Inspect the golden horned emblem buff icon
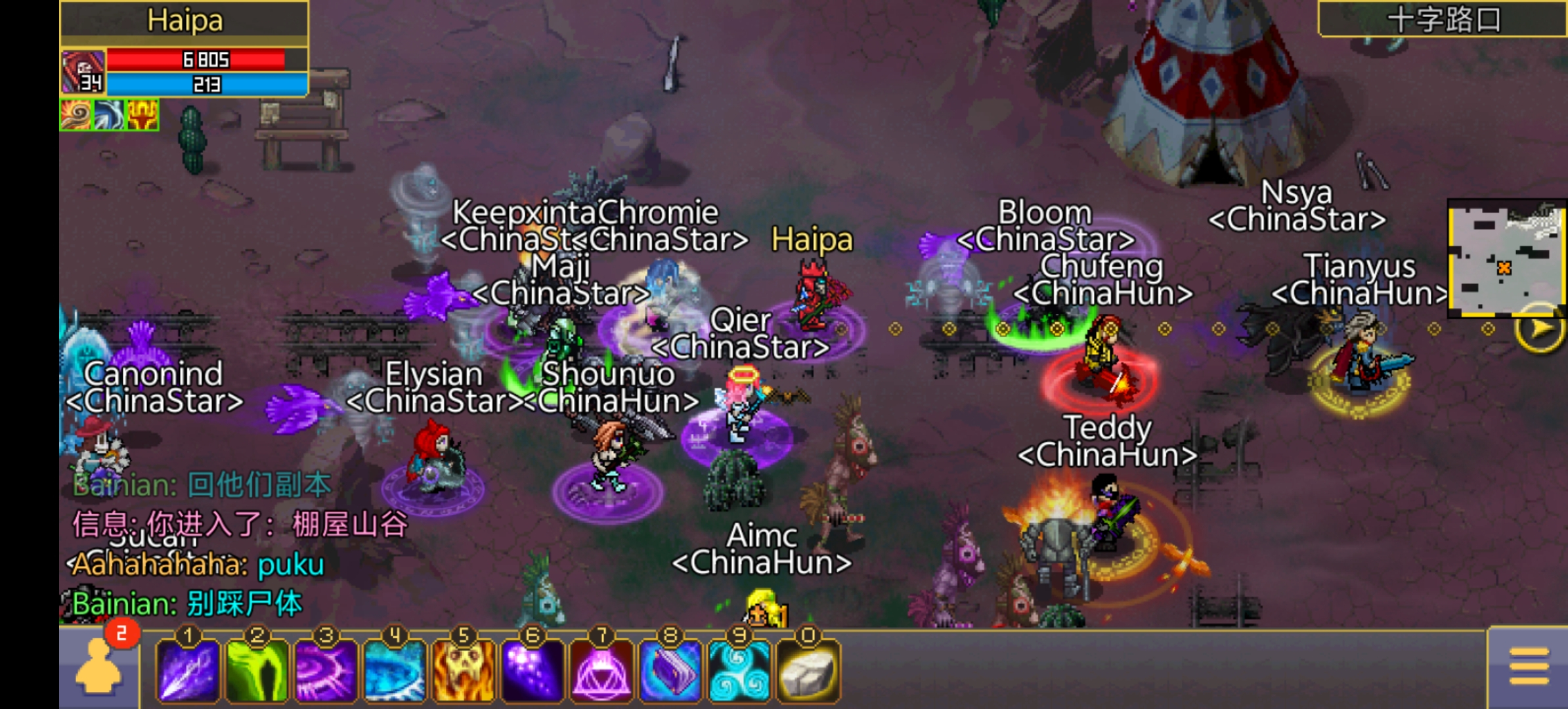The height and width of the screenshot is (709, 1568). coord(142,115)
